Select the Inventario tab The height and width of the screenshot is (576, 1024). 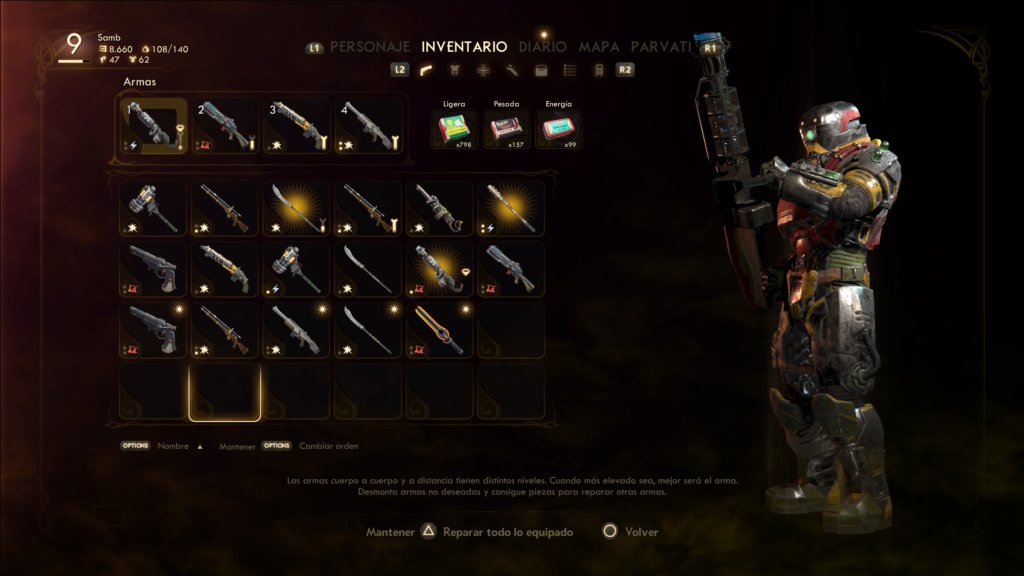464,46
